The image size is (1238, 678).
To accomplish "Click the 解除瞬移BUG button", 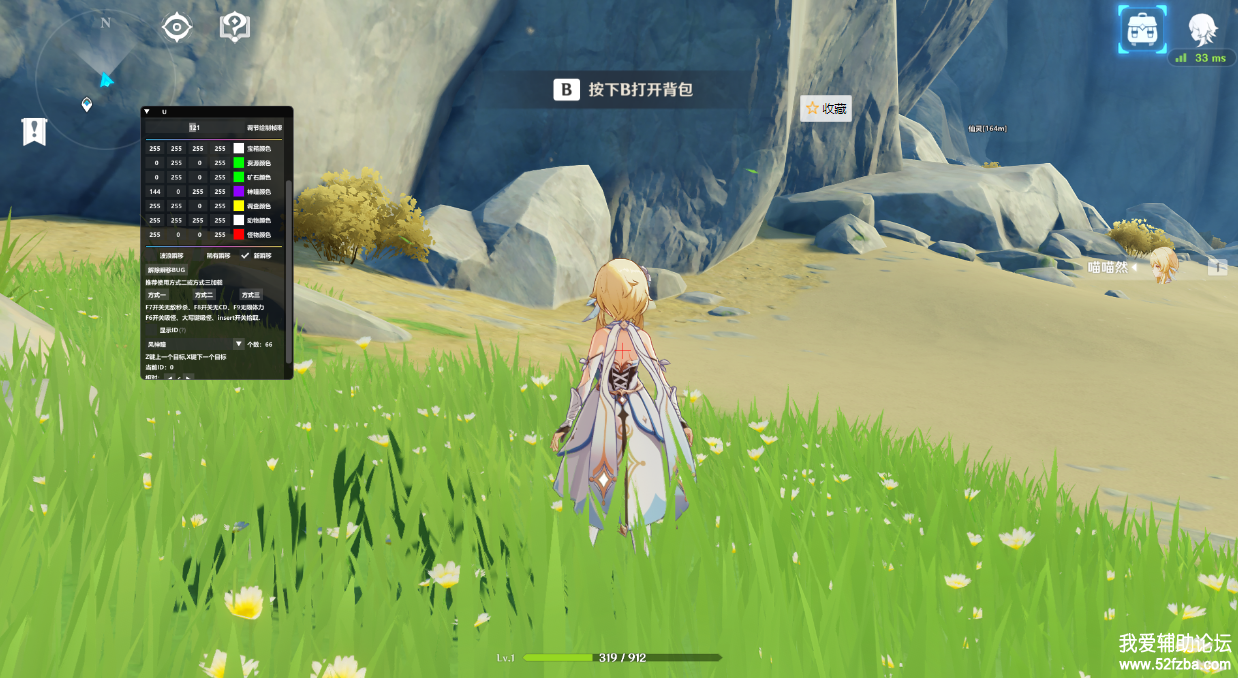I will click(167, 270).
